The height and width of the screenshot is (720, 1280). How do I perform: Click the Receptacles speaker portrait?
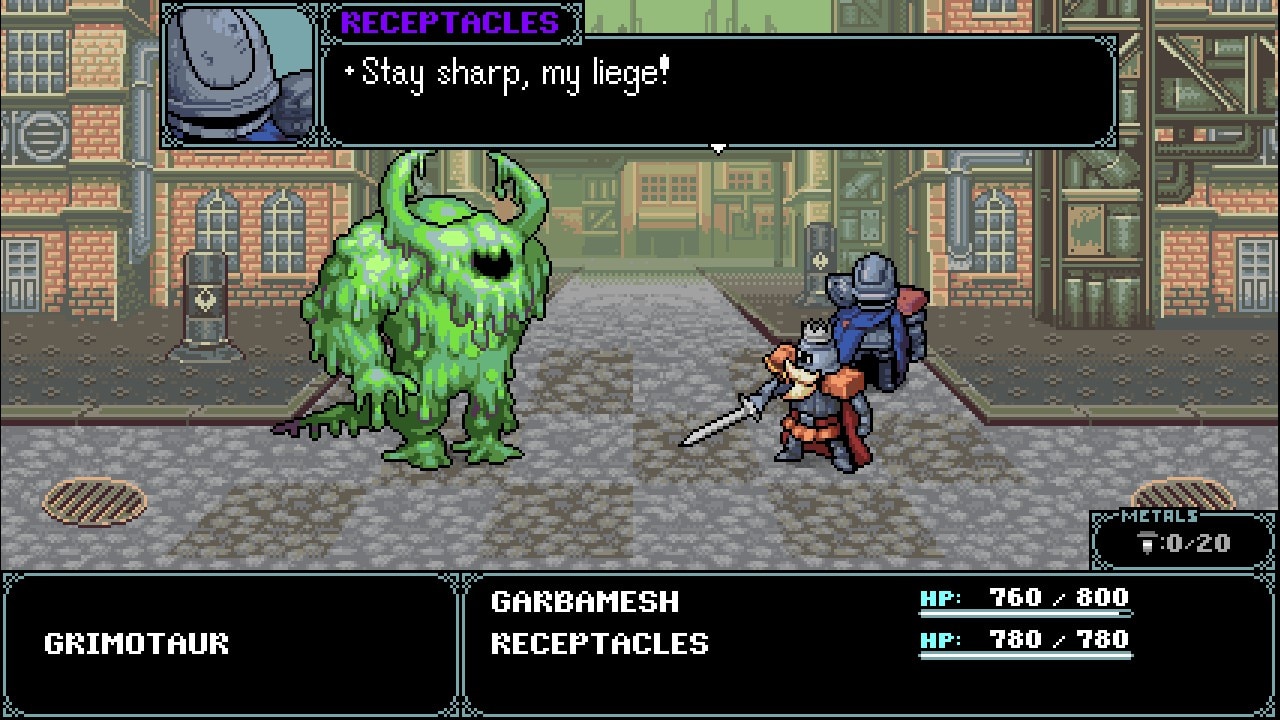[239, 75]
